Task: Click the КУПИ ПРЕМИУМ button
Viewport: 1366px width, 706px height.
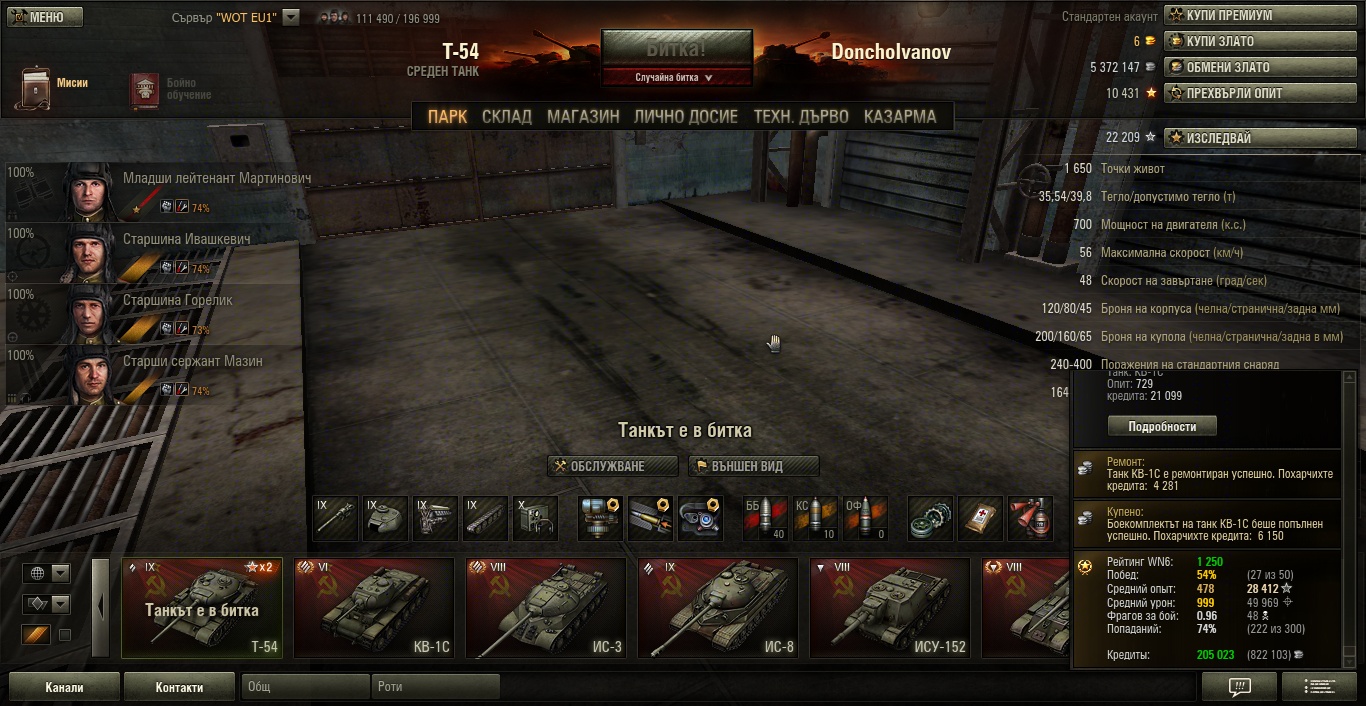Action: click(x=1258, y=16)
